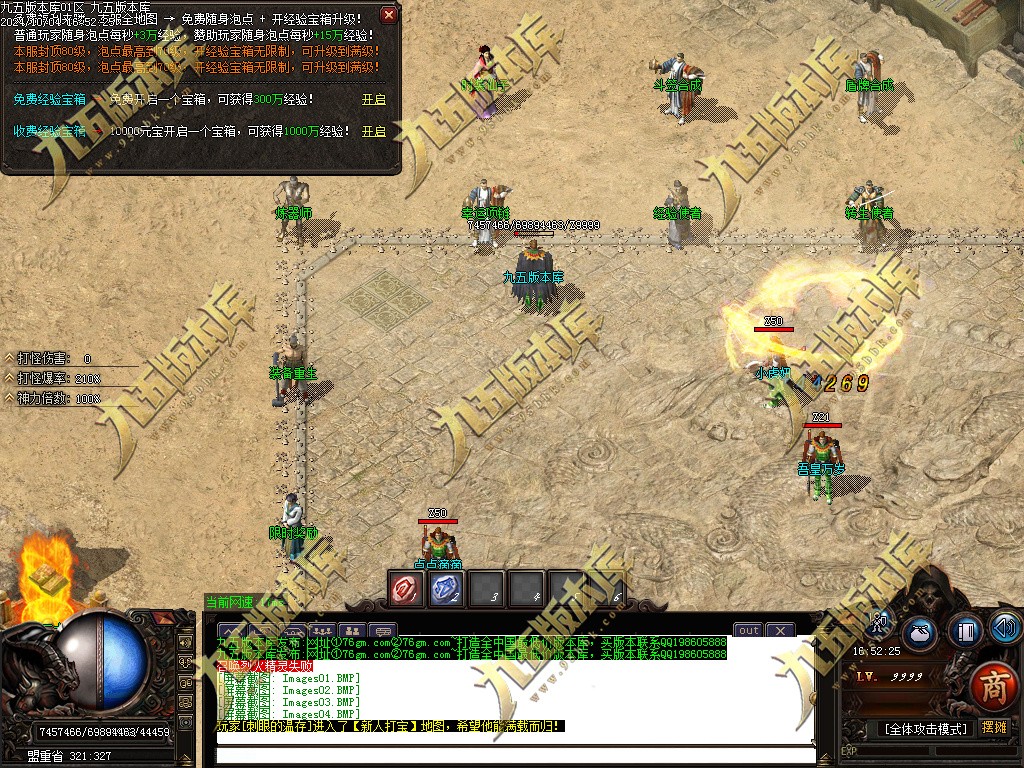This screenshot has width=1024, height=768.
Task: Toggle the sound speaker icon
Action: click(x=1006, y=628)
